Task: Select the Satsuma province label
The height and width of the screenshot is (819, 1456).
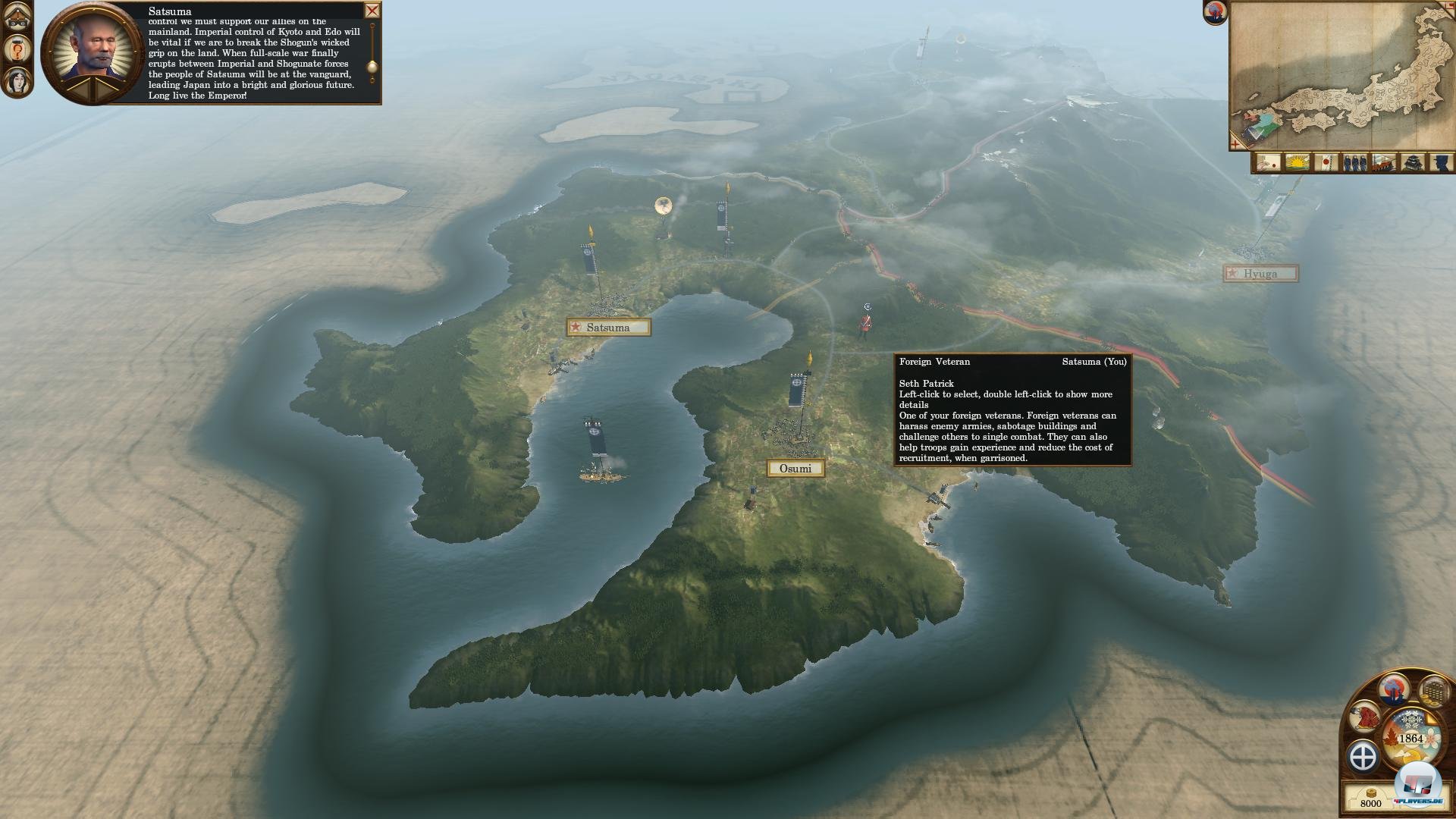Action: [608, 328]
